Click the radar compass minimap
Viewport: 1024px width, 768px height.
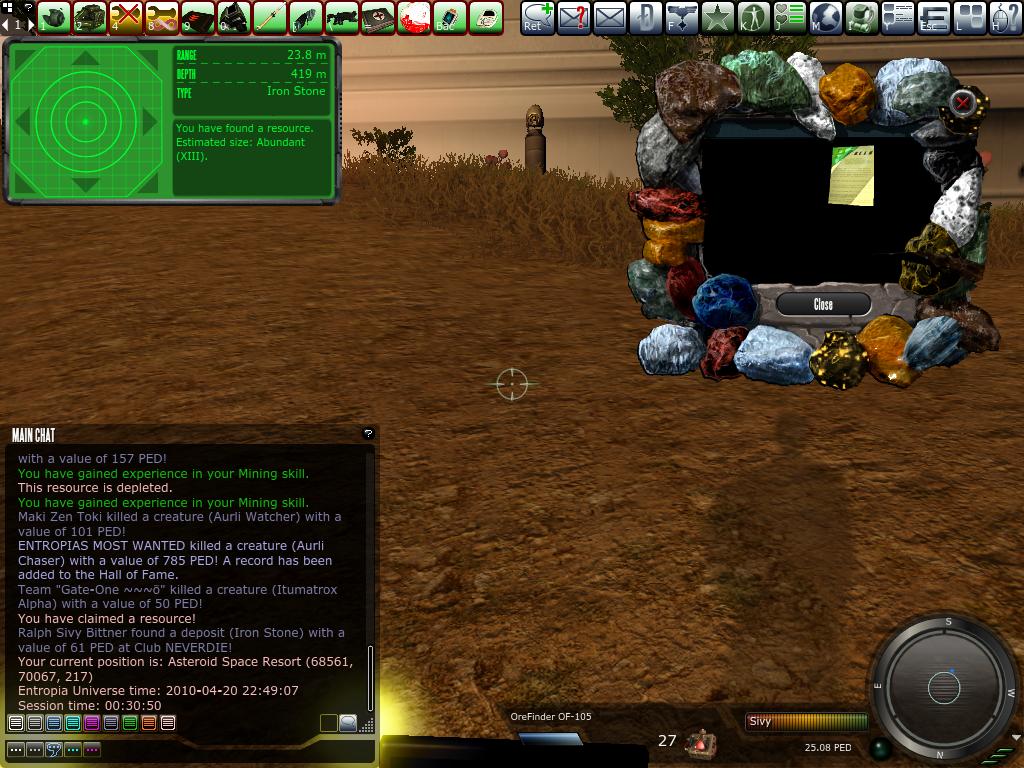(x=943, y=687)
